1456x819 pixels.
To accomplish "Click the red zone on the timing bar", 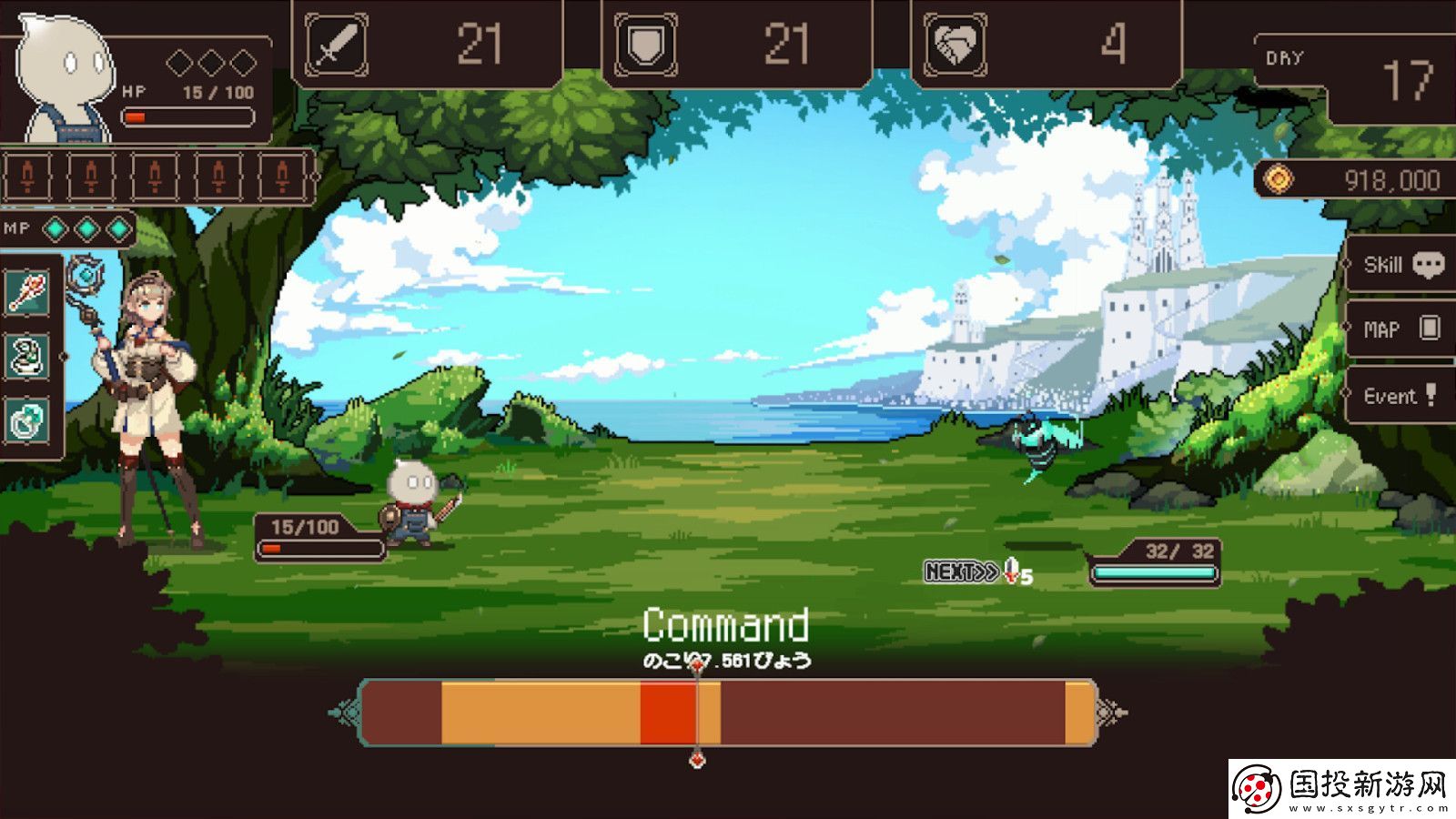I will pos(667,714).
